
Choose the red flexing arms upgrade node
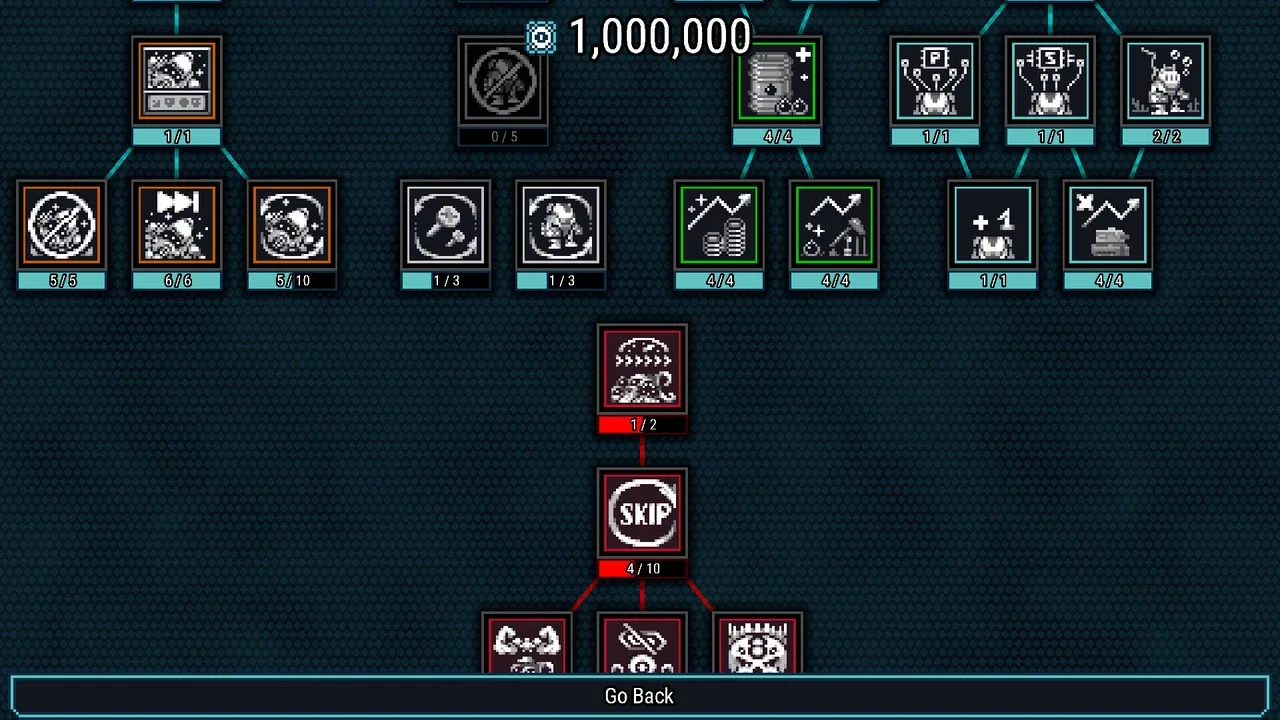tap(527, 646)
